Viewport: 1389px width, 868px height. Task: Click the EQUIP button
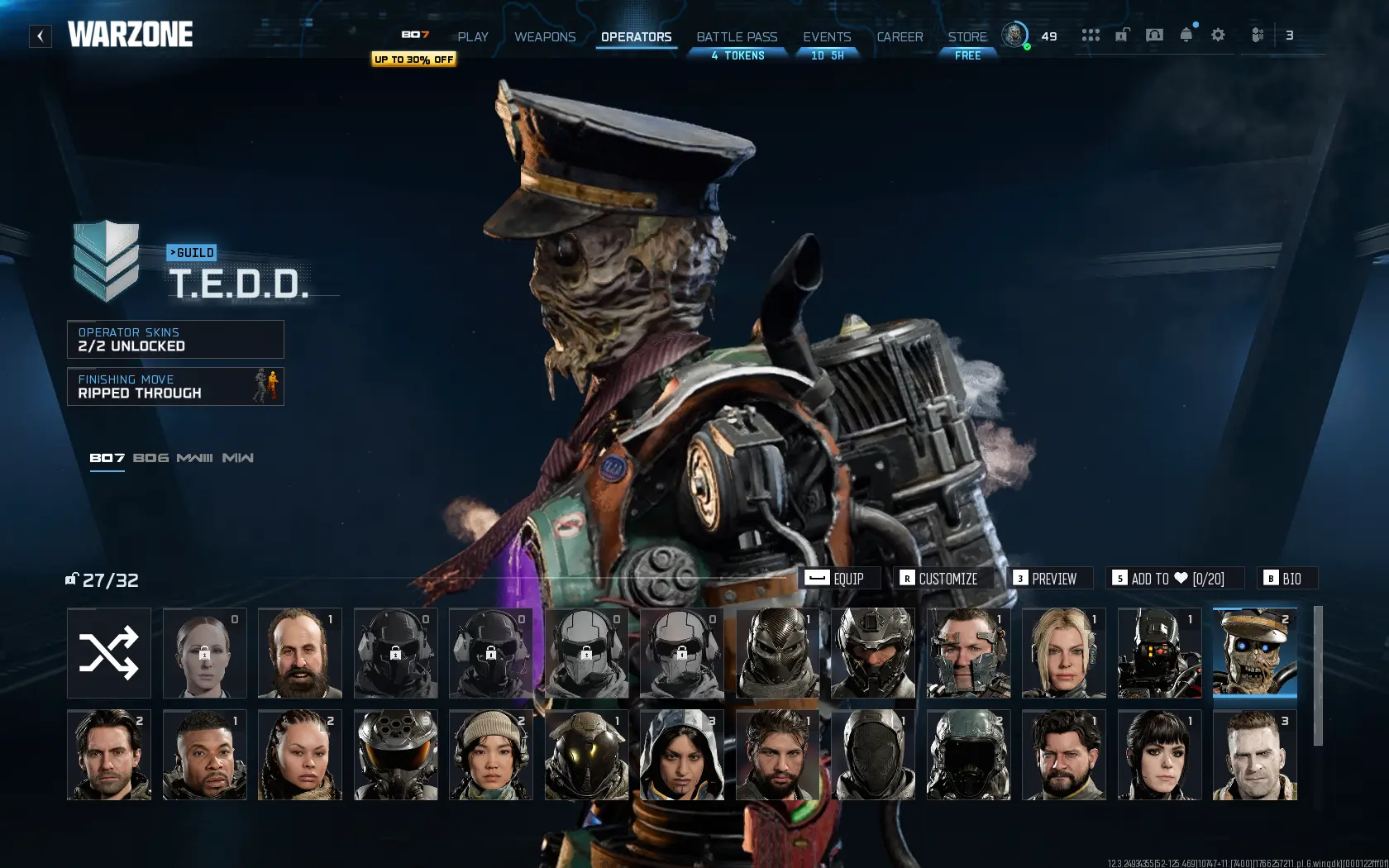pyautogui.click(x=841, y=579)
